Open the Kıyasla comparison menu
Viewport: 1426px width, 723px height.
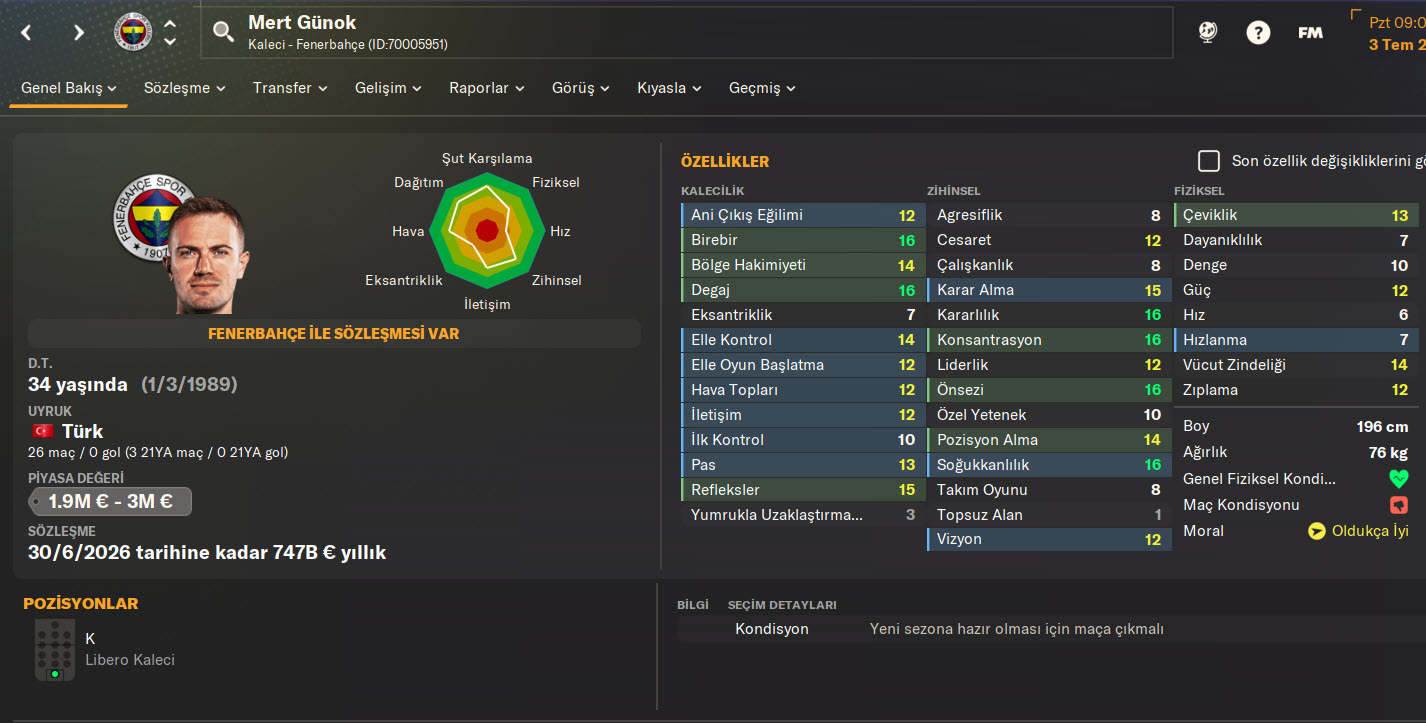(x=669, y=88)
